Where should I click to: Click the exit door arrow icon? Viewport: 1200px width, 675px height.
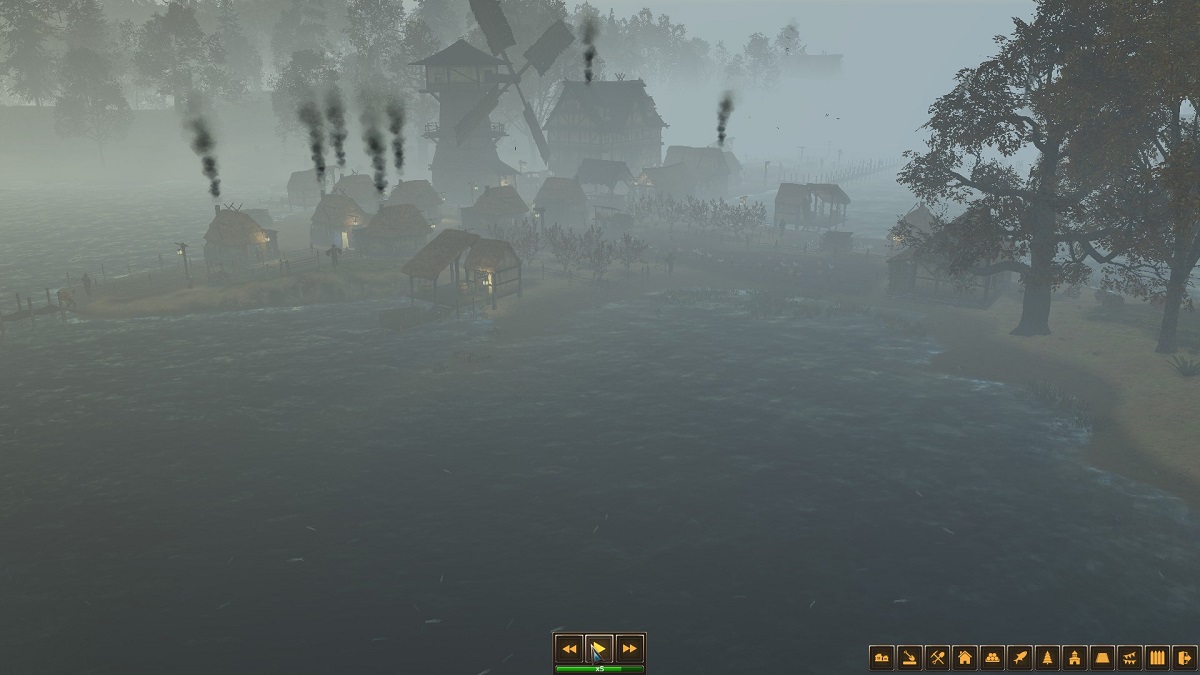[x=1185, y=657]
